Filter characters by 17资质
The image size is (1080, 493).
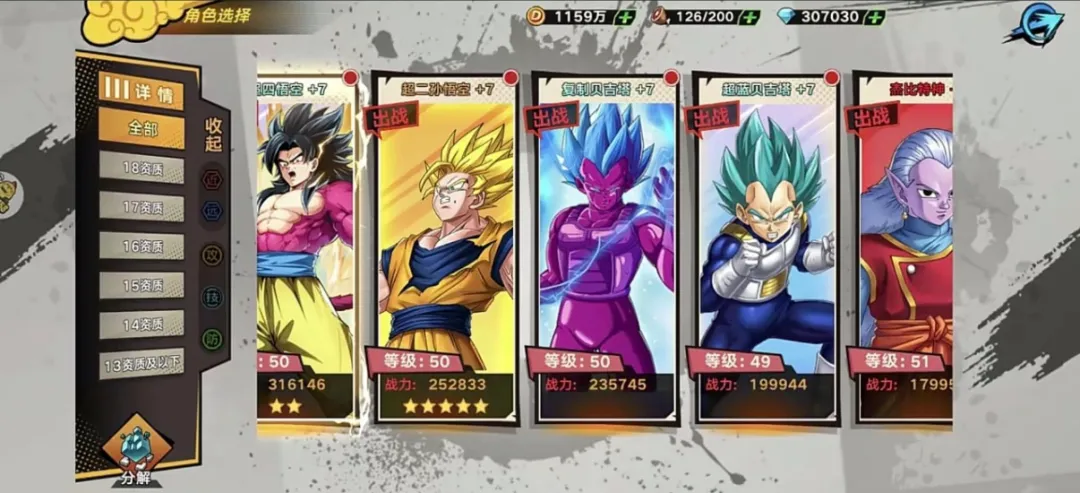[141, 207]
